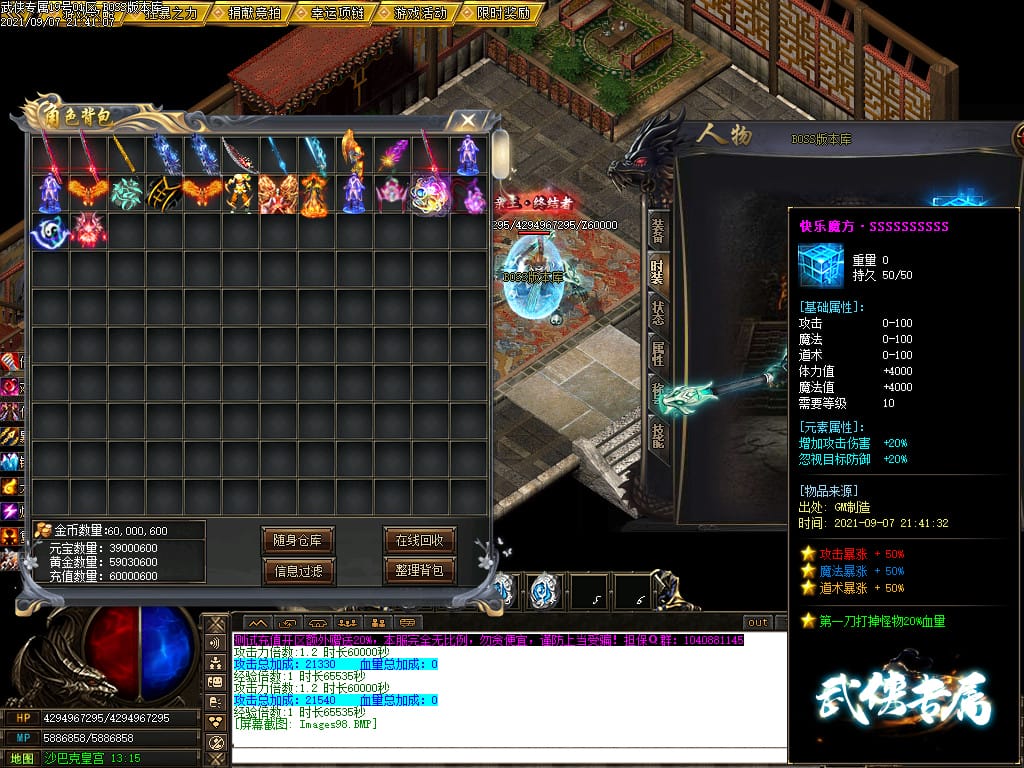Select the teal leaf swirl item
Viewport: 1024px width, 768px height.
(126, 194)
